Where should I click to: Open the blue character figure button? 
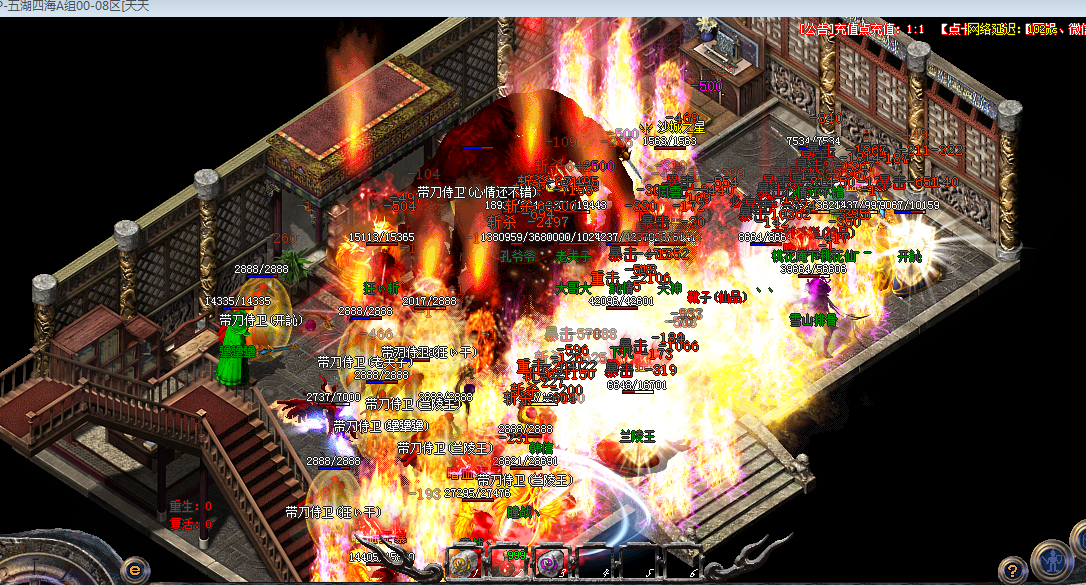tap(1052, 560)
